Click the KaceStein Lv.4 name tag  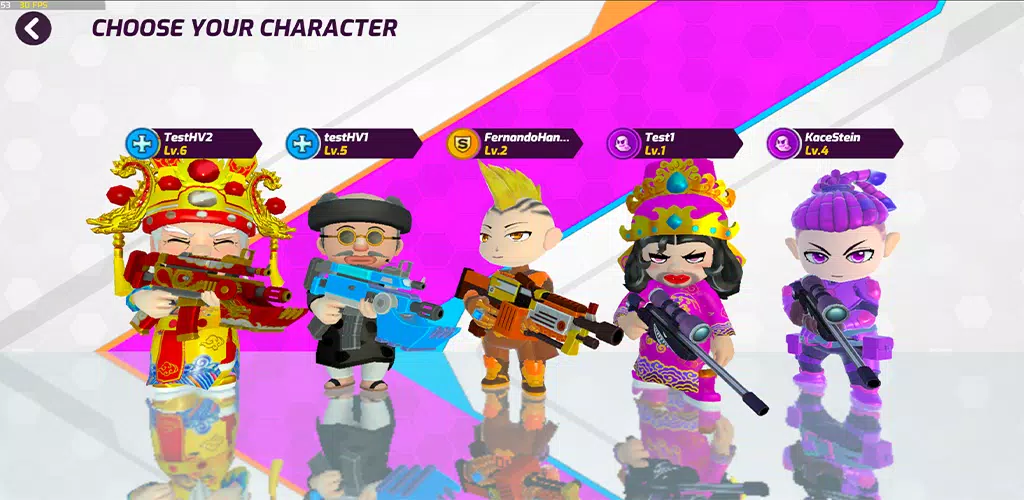[835, 143]
